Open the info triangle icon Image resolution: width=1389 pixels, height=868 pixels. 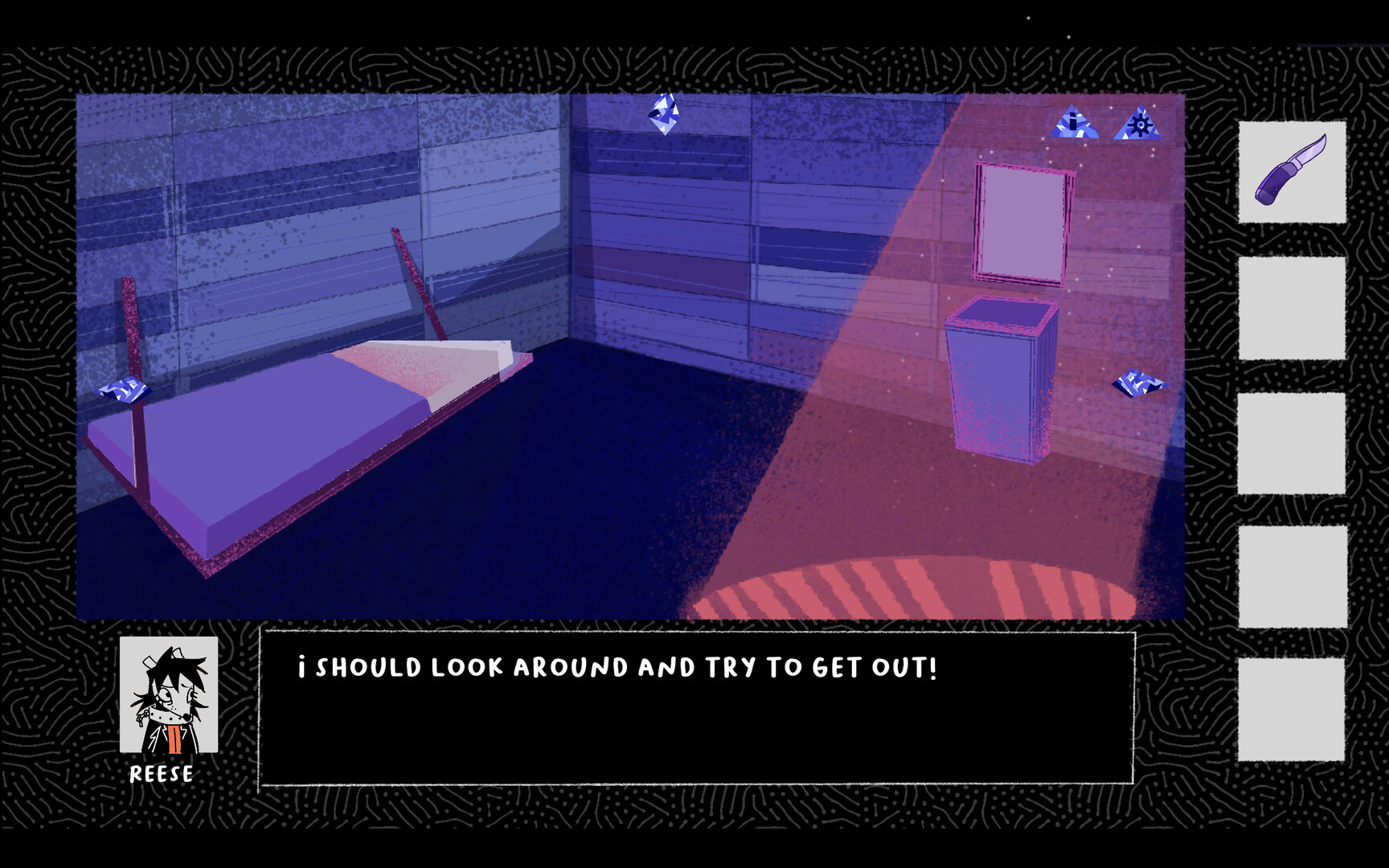1072,125
